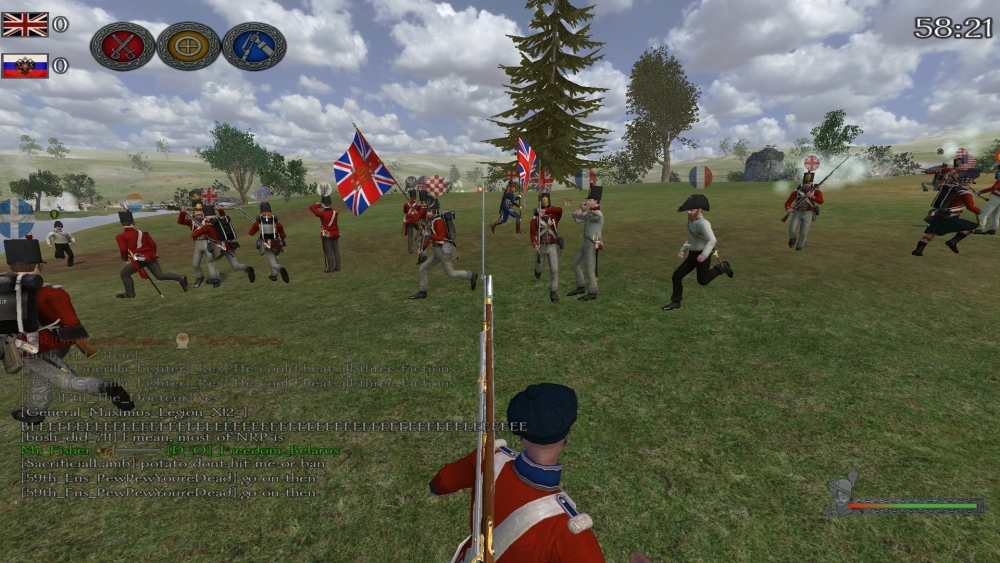Select the yellow crosshair medallion icon
This screenshot has width=1000, height=563.
pyautogui.click(x=188, y=46)
